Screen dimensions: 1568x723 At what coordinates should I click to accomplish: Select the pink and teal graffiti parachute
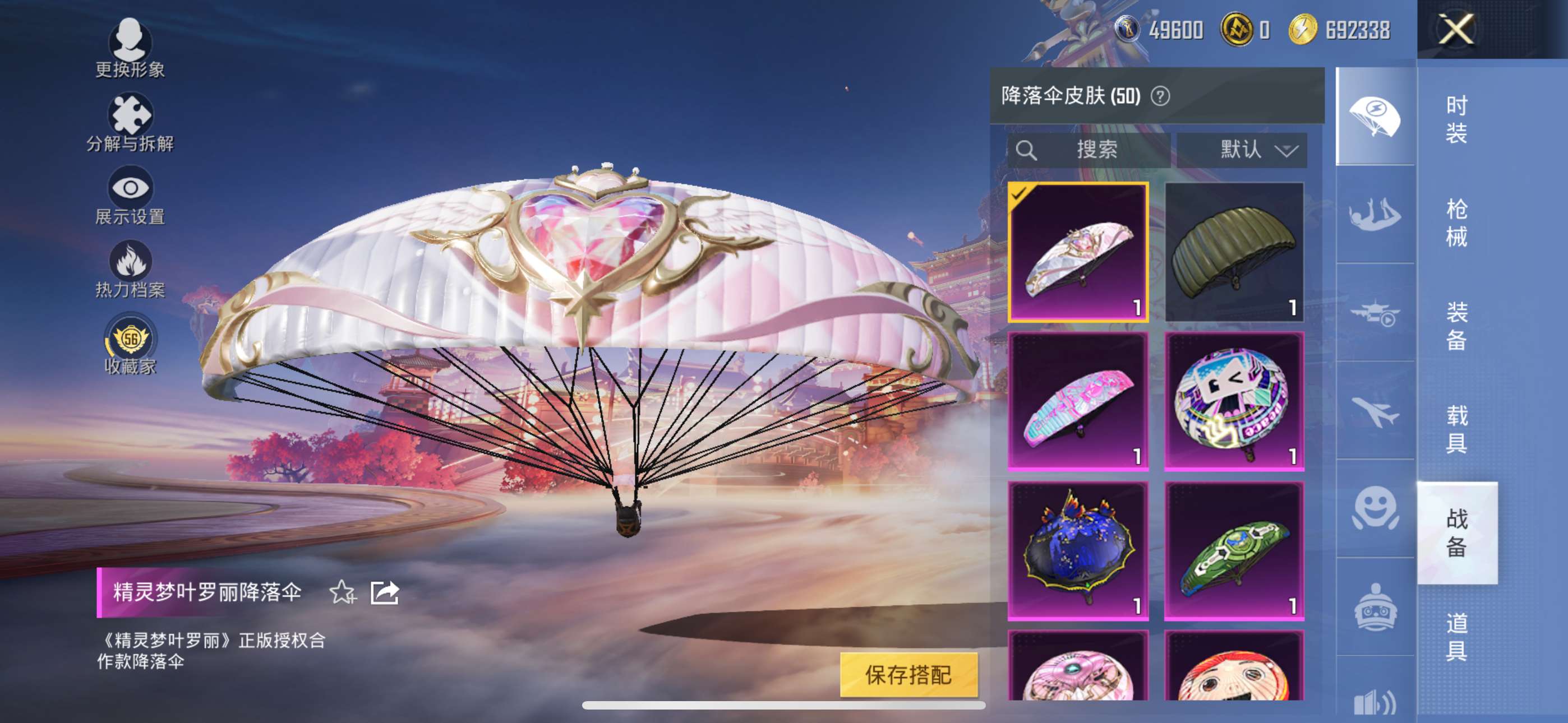(x=1078, y=401)
